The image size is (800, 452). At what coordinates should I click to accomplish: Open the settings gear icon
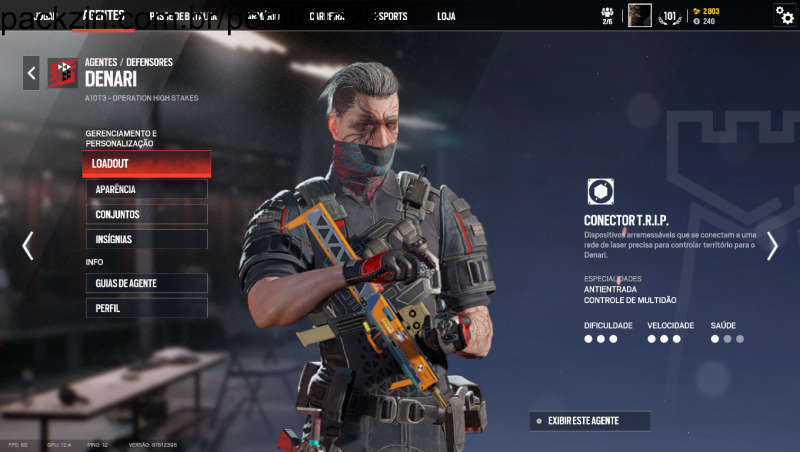784,15
